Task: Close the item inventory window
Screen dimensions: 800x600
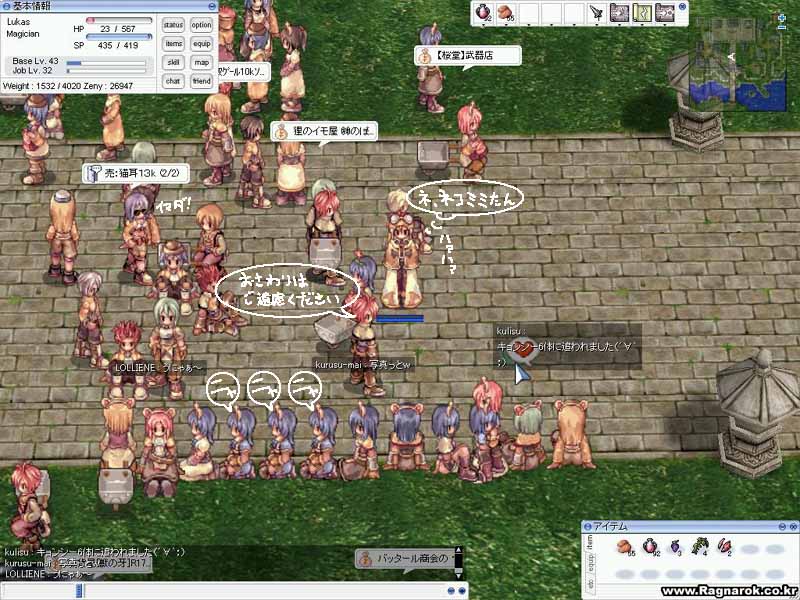Action: (790, 526)
